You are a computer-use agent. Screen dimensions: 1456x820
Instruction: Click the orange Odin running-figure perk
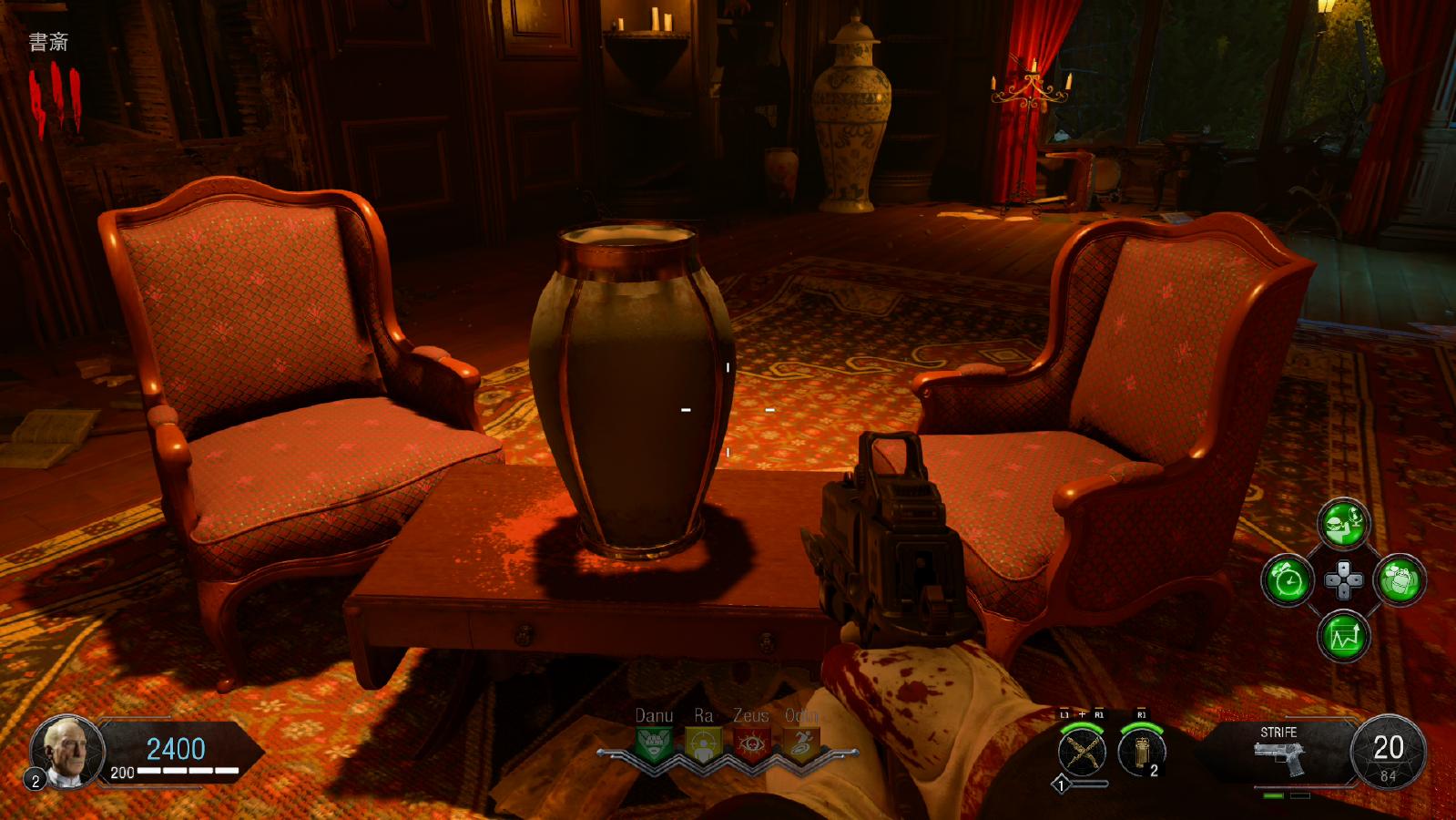(x=800, y=744)
